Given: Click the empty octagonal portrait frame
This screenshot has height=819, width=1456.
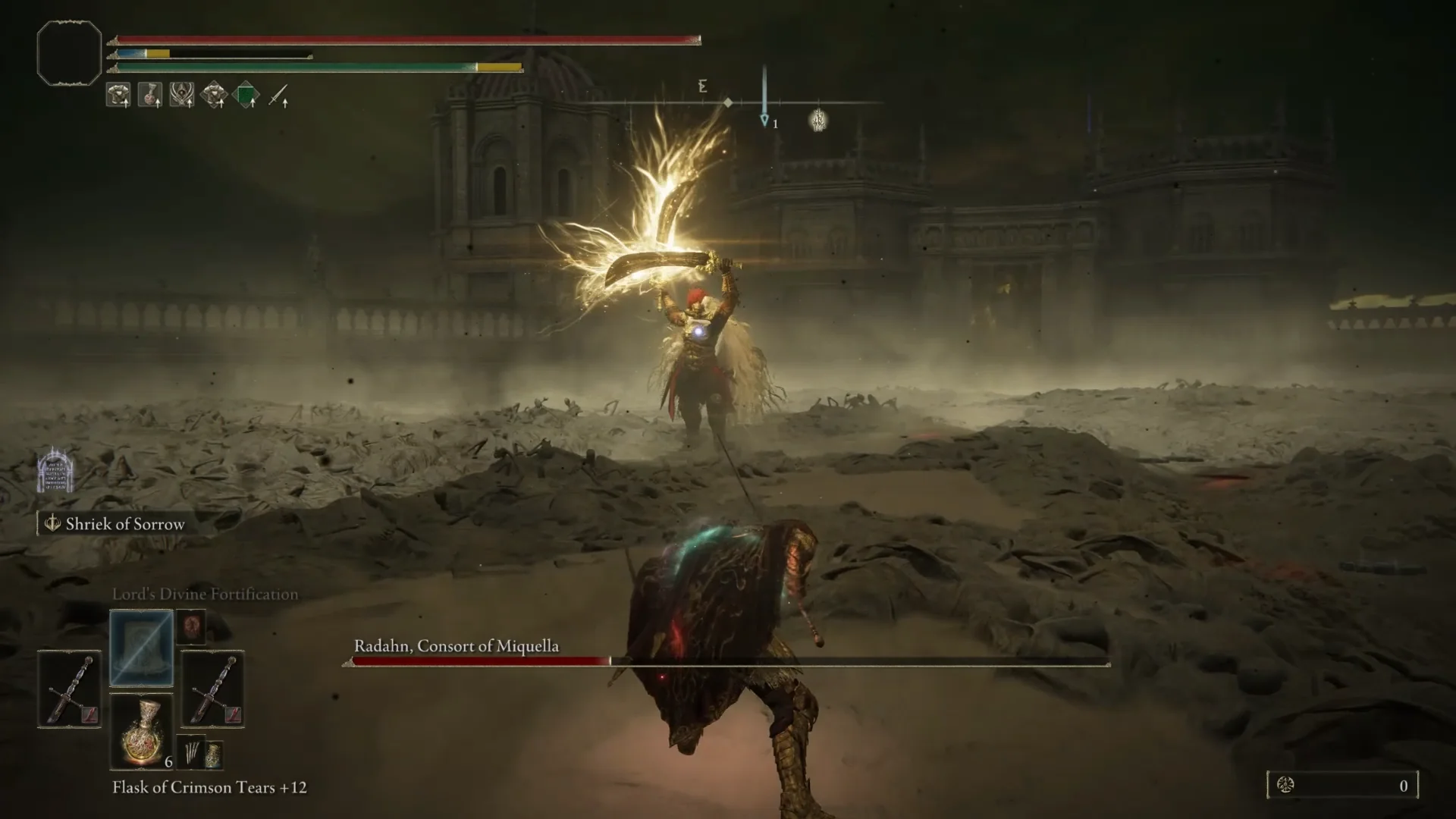Looking at the screenshot, I should pyautogui.click(x=69, y=52).
